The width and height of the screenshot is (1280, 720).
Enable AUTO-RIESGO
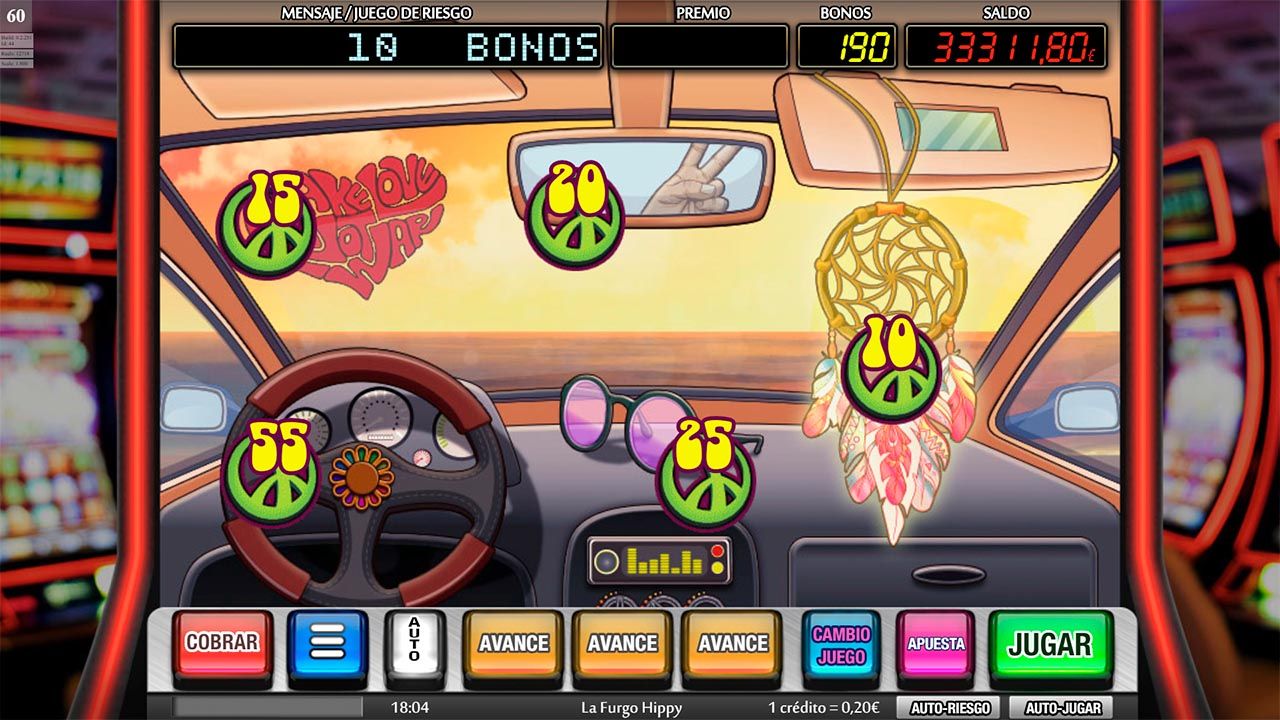click(949, 708)
